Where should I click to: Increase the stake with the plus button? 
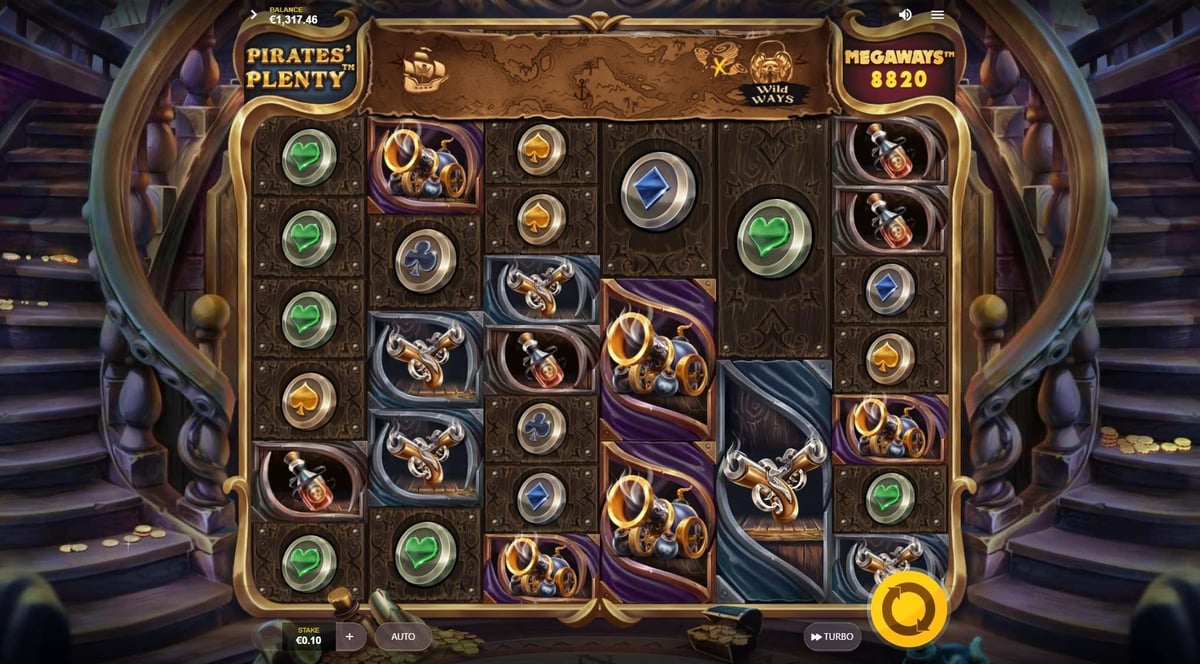(349, 636)
